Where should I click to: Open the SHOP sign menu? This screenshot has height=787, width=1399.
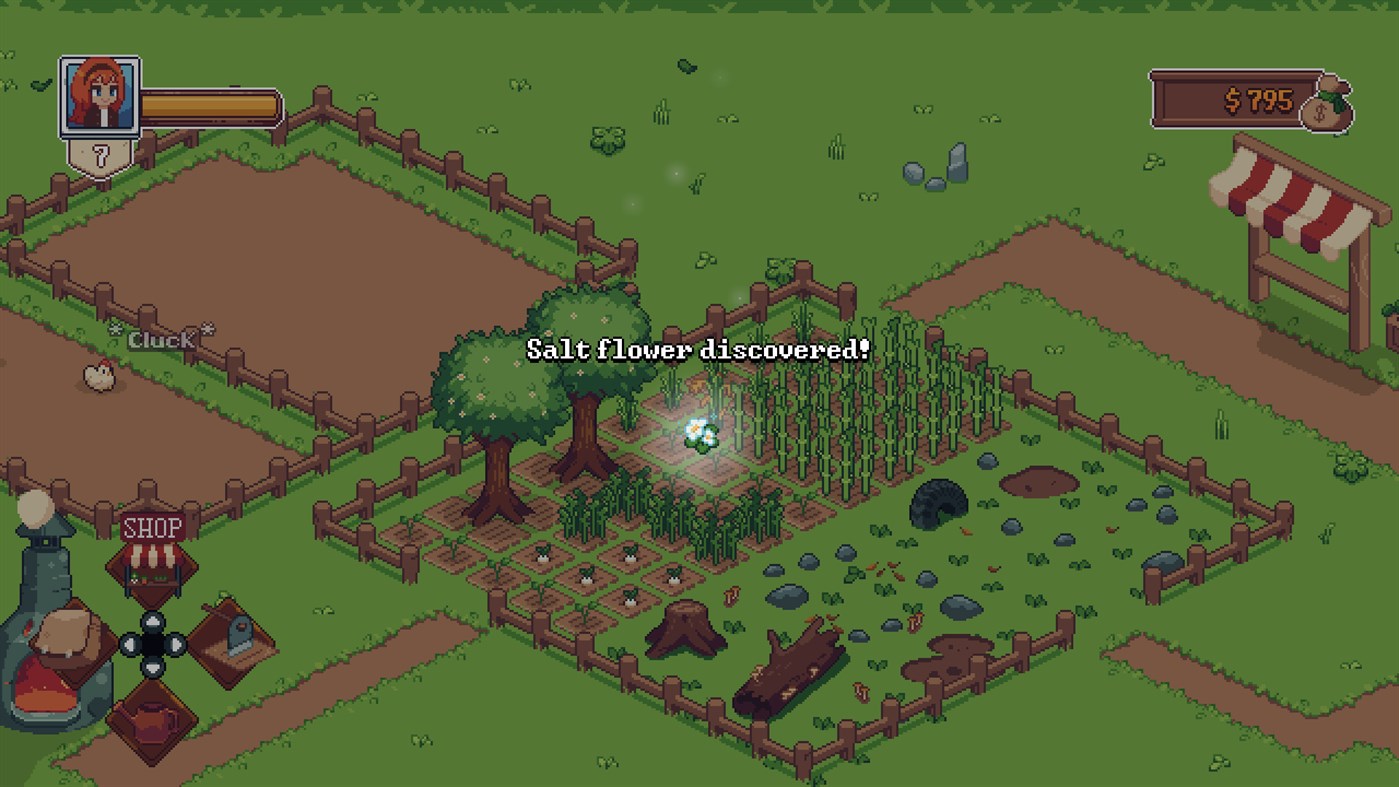(153, 528)
